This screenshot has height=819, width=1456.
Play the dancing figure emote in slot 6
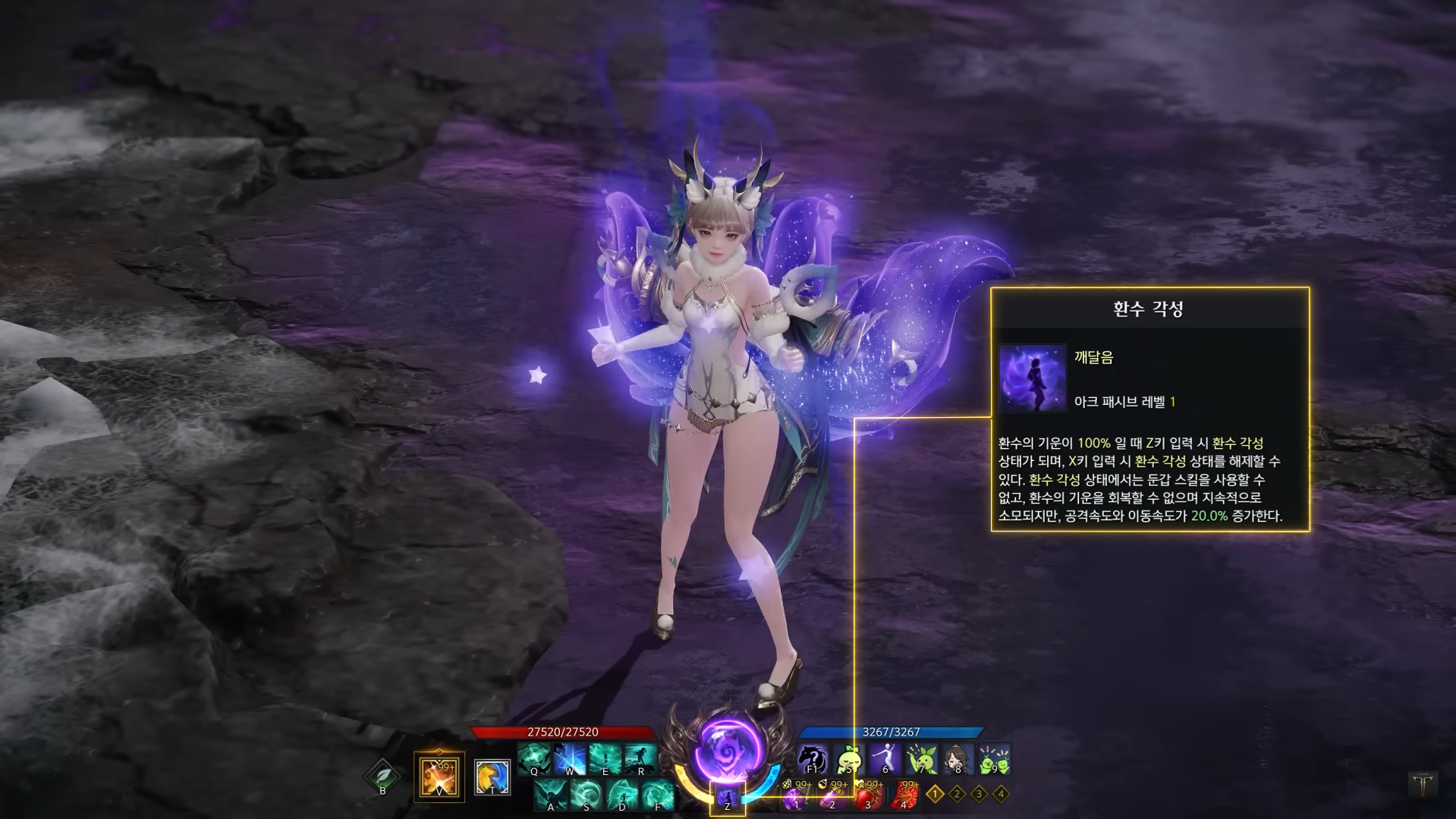885,759
